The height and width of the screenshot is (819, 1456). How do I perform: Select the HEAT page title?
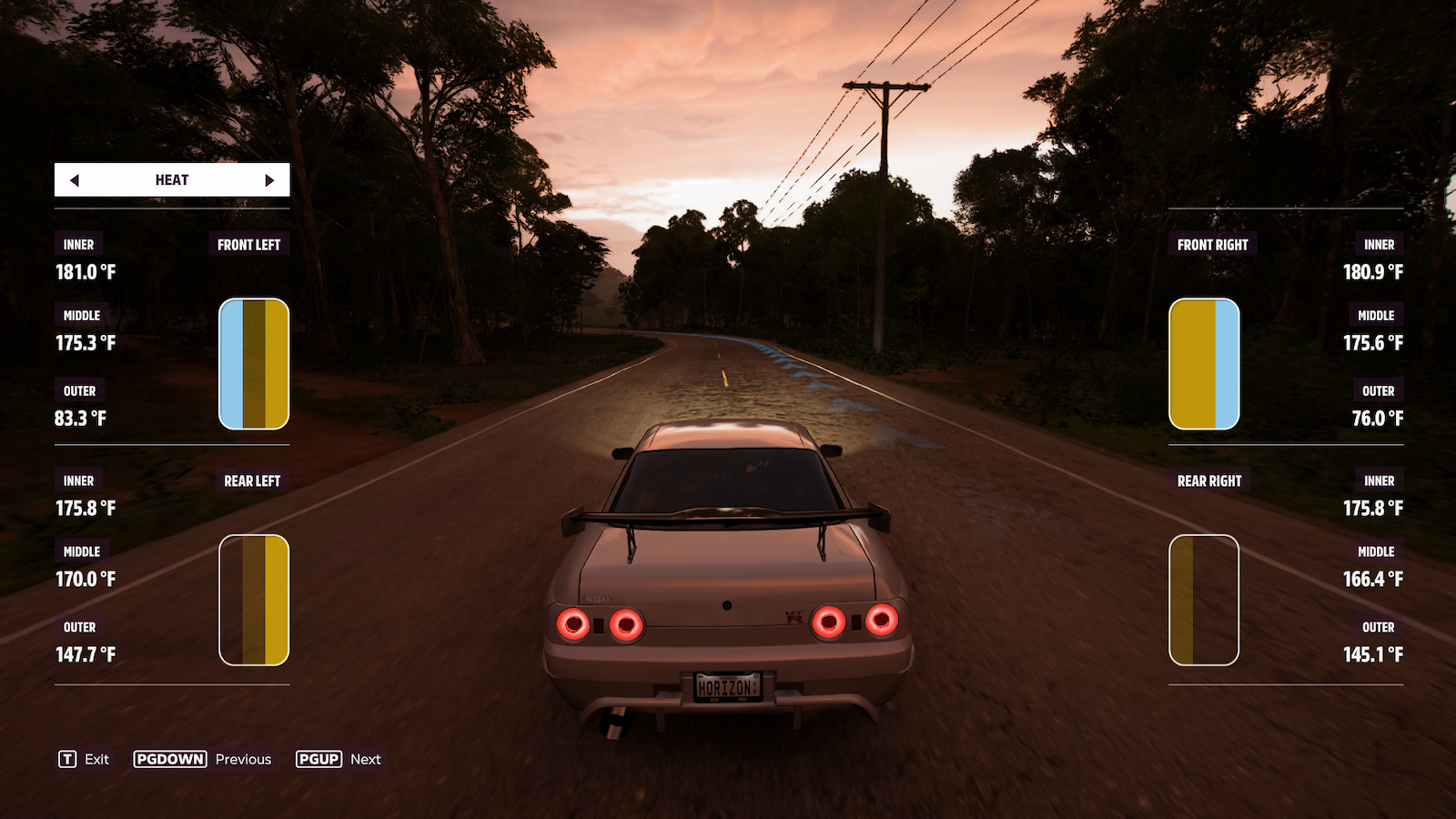click(x=171, y=179)
